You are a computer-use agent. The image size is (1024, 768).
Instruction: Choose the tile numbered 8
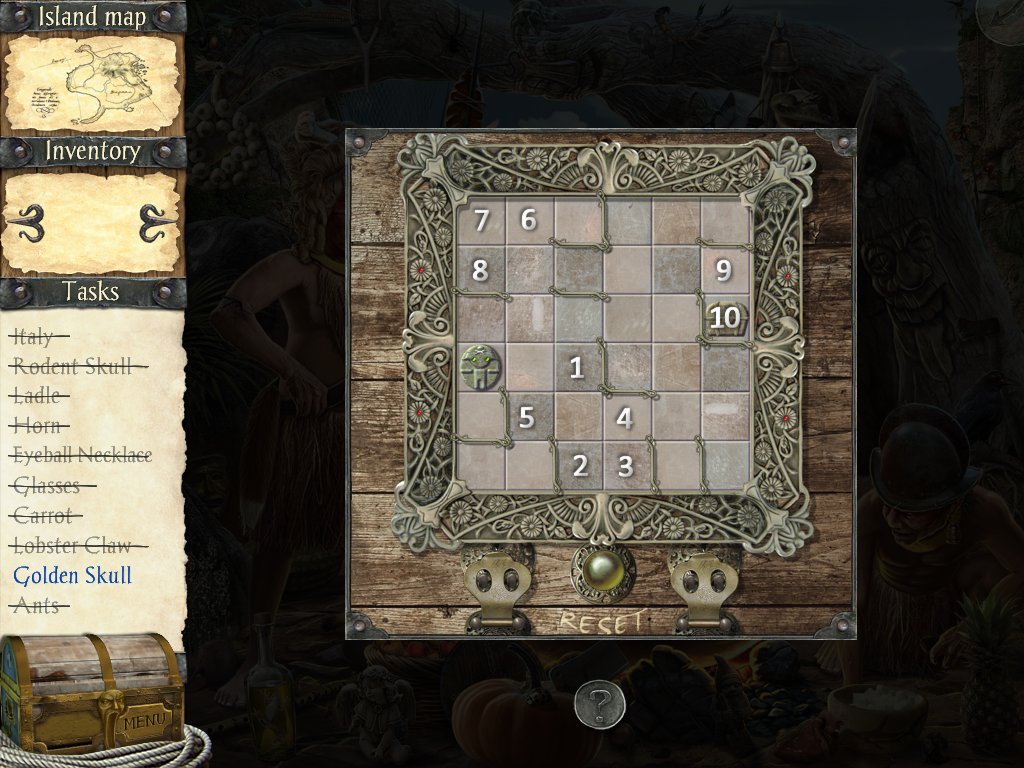coord(481,270)
